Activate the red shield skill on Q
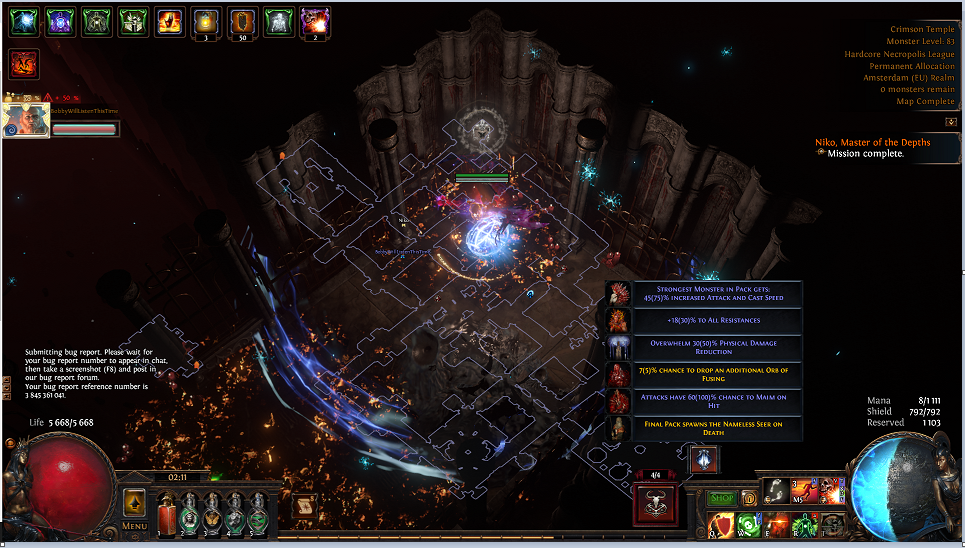The height and width of the screenshot is (548, 965). coord(719,524)
